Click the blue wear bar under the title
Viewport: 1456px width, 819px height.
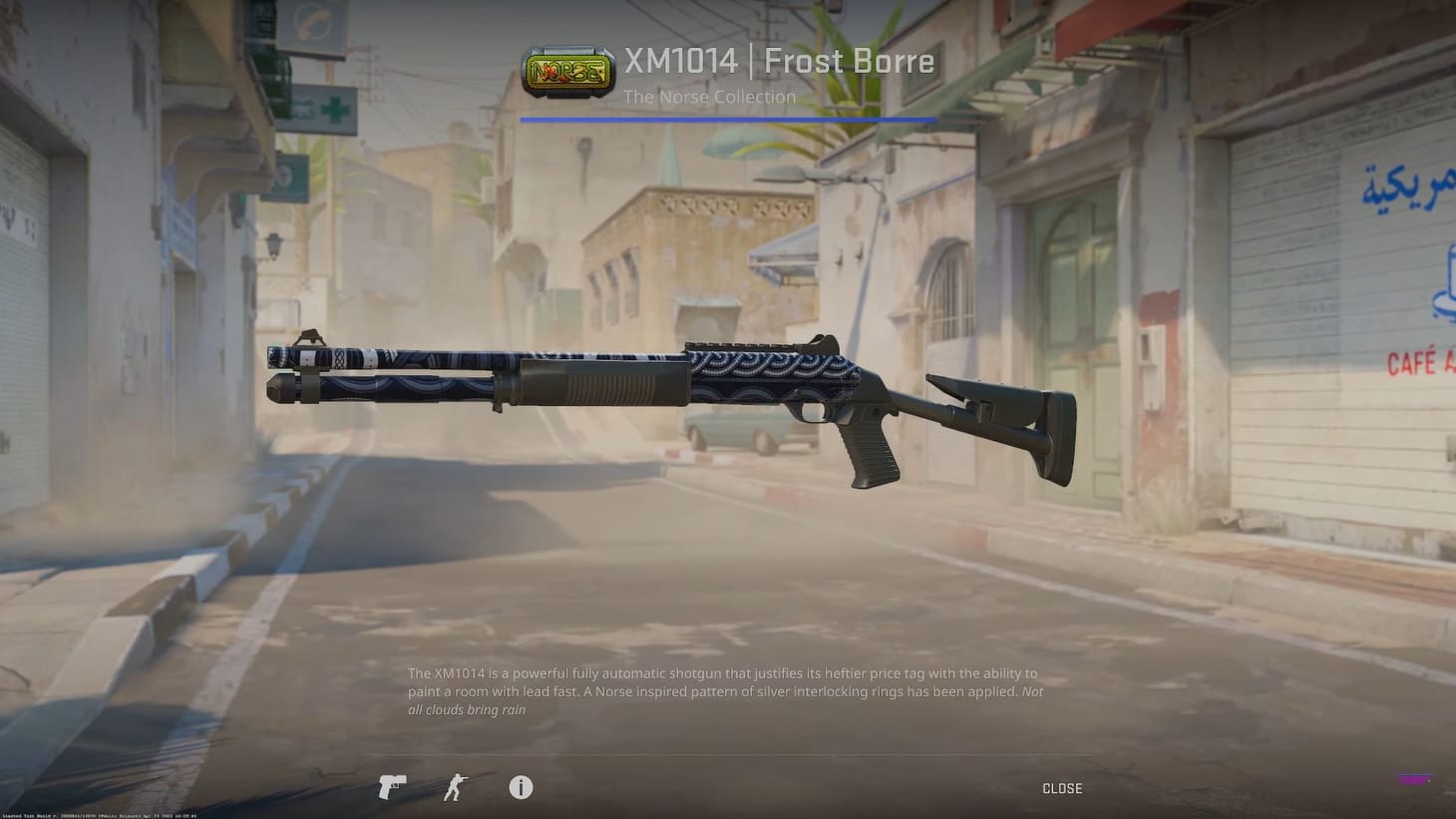pyautogui.click(x=727, y=118)
